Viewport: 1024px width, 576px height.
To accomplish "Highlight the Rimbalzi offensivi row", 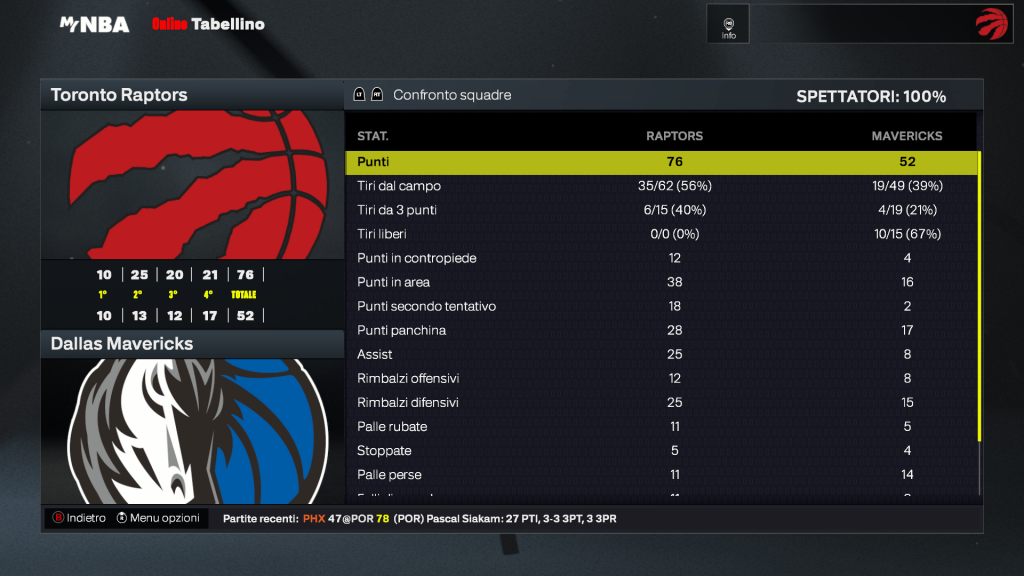I will [660, 378].
